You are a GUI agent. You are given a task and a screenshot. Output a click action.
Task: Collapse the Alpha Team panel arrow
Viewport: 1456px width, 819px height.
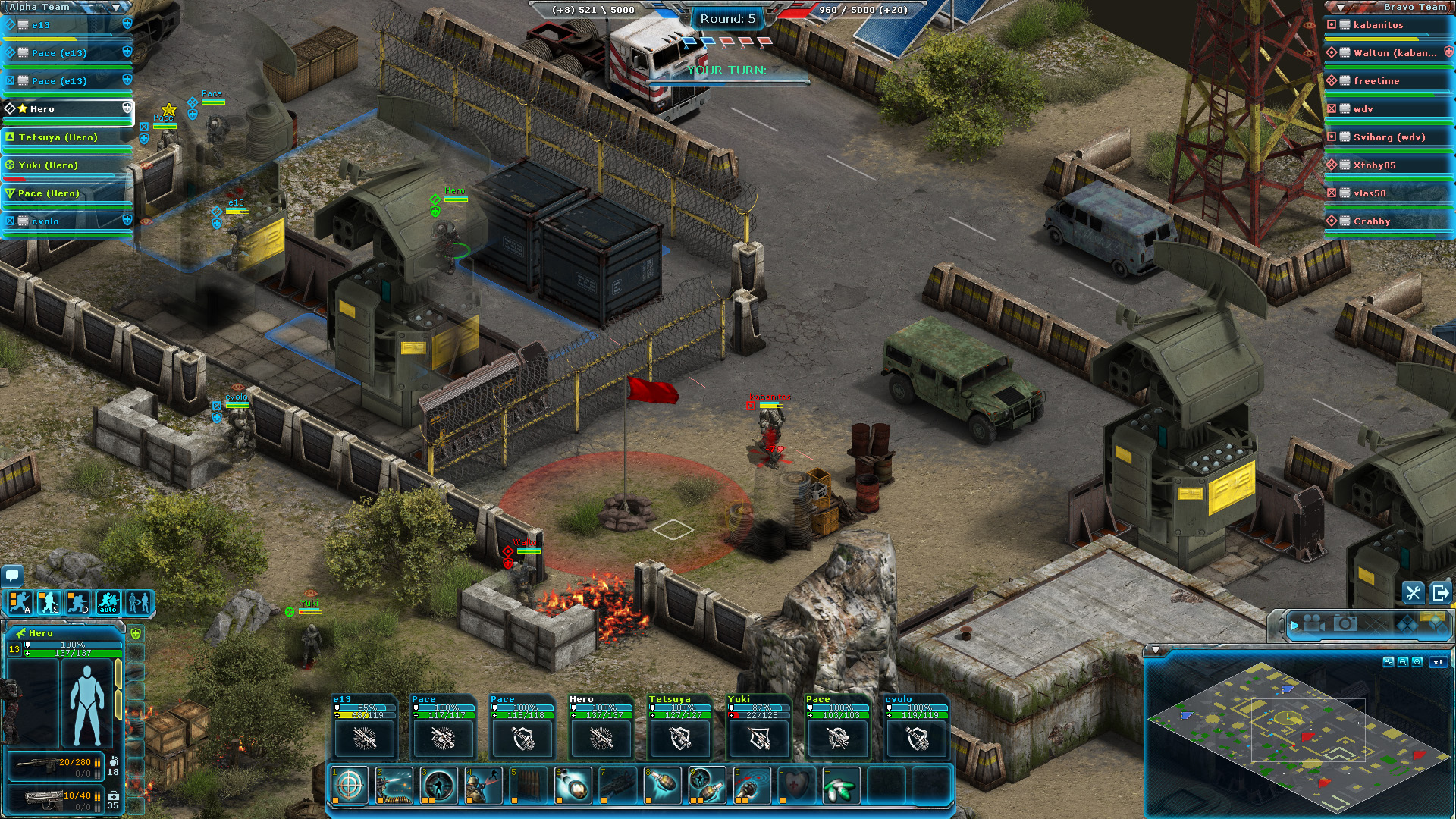point(114,7)
